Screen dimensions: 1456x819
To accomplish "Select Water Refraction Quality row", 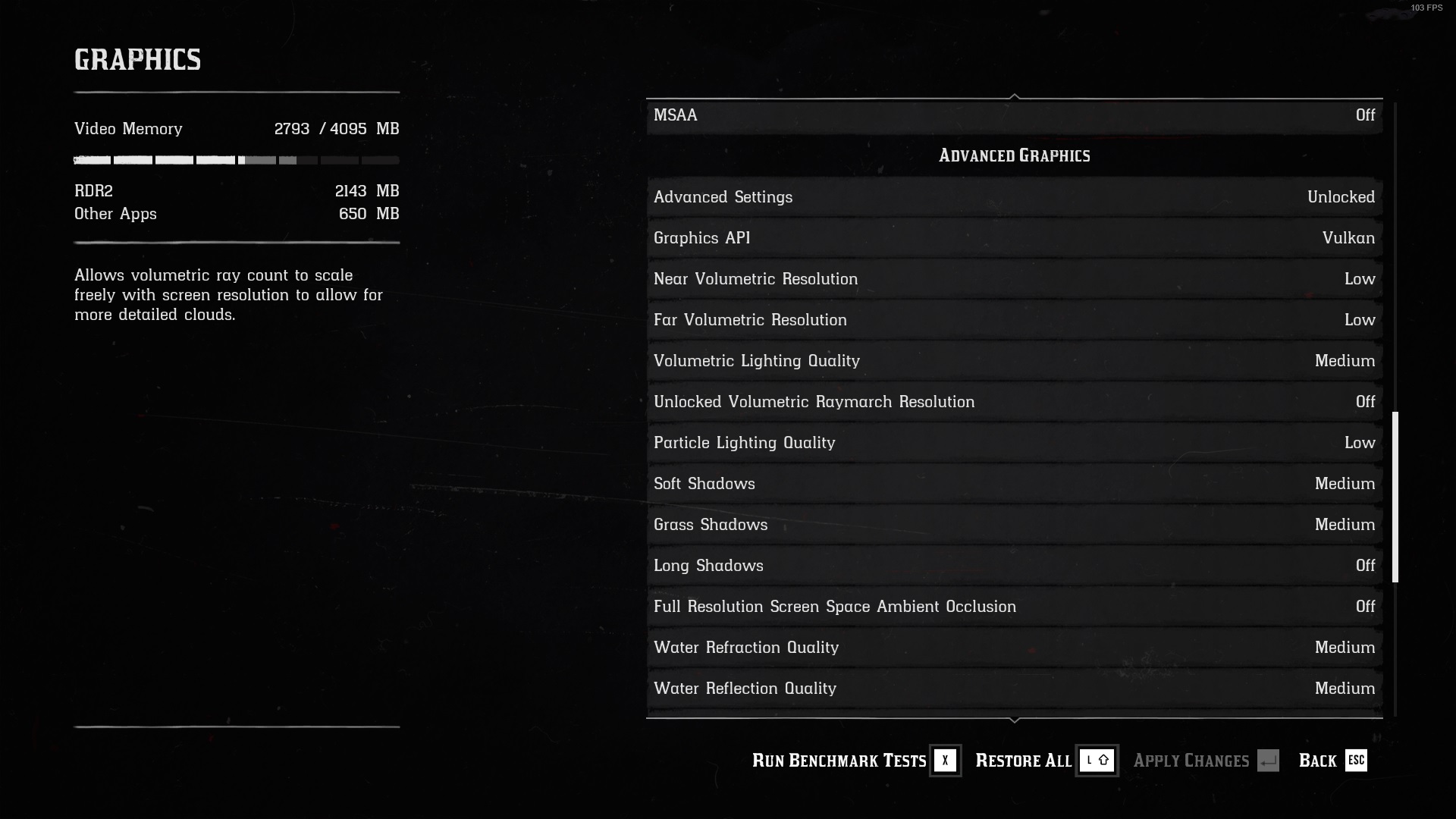I will (1014, 648).
